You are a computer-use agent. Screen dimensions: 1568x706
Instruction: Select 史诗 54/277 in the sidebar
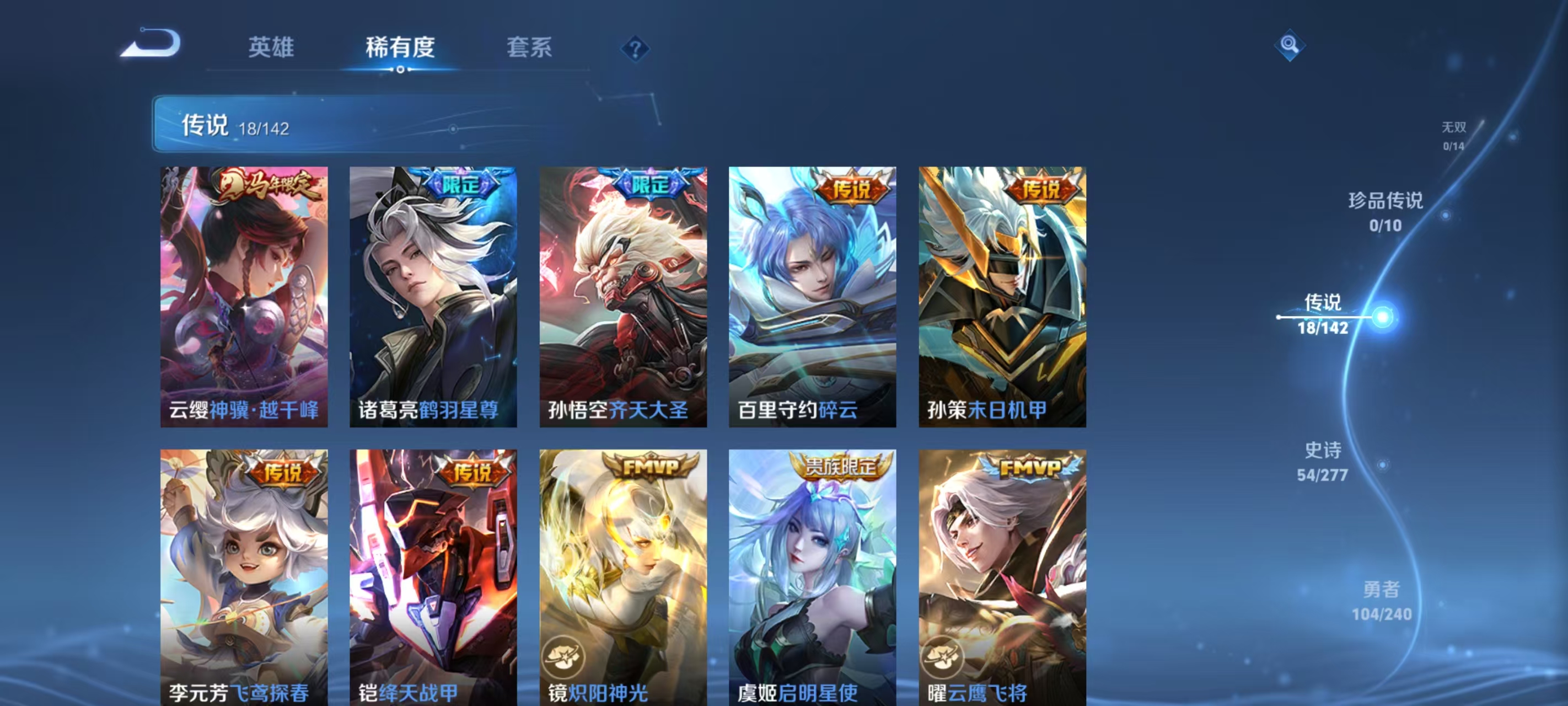click(x=1324, y=460)
